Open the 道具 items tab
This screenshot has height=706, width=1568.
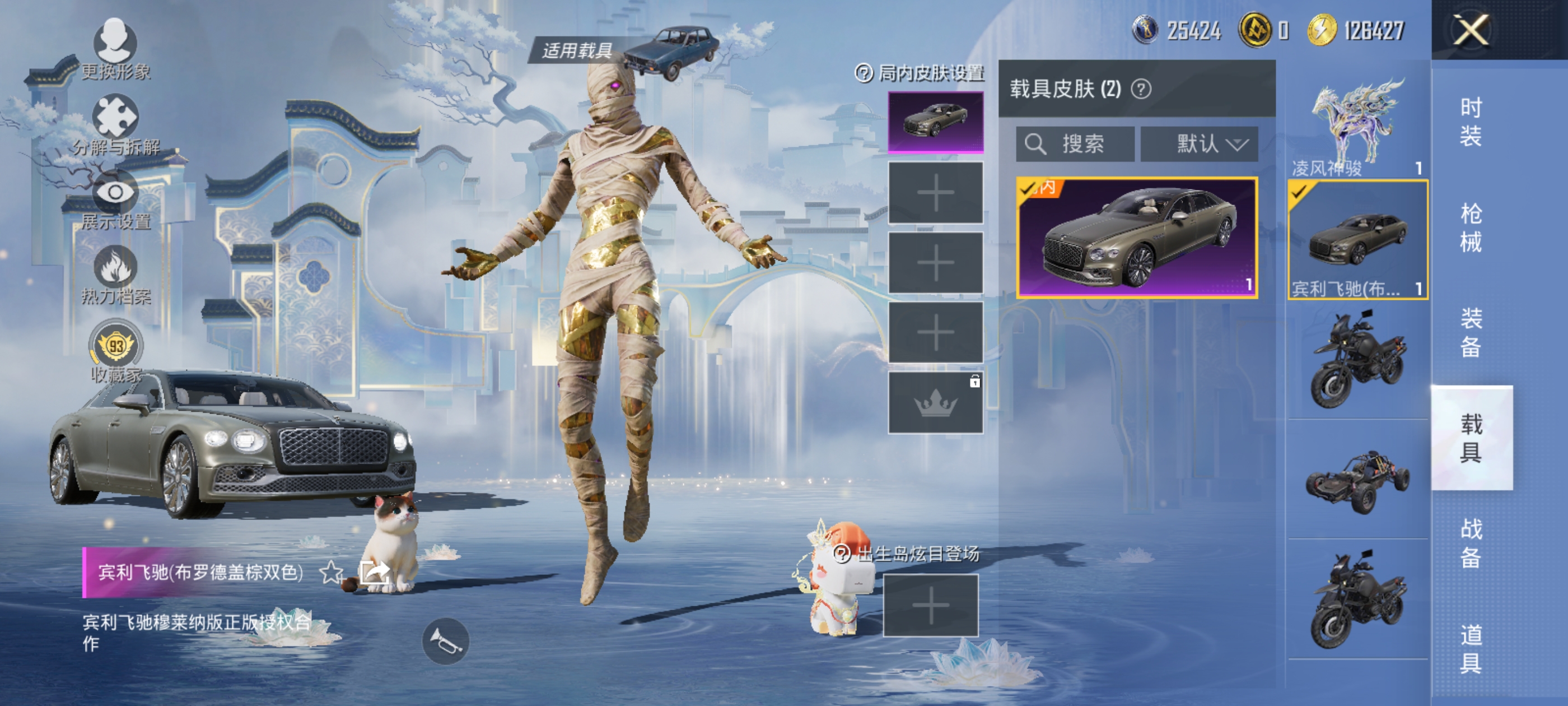[x=1471, y=649]
